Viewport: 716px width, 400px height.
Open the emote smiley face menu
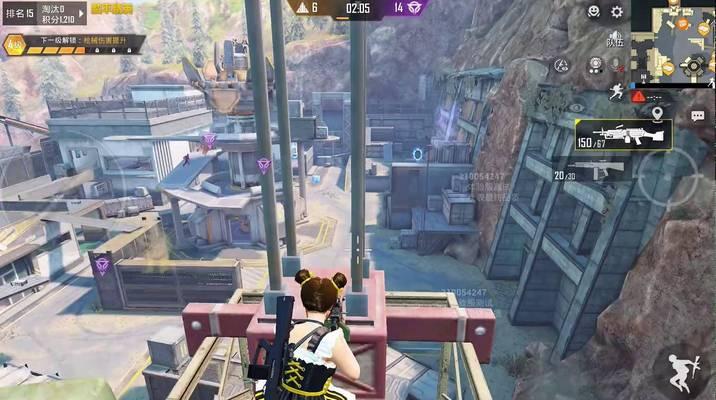point(593,12)
